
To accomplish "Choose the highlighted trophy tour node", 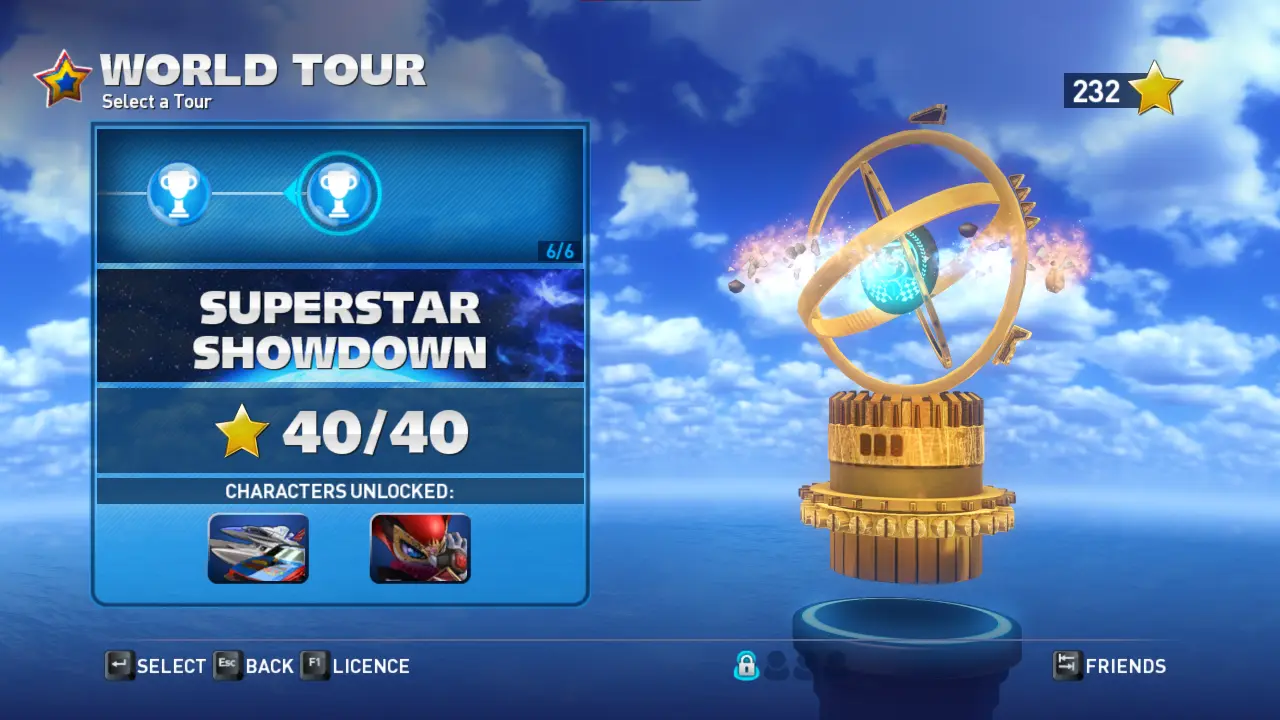I will click(339, 193).
